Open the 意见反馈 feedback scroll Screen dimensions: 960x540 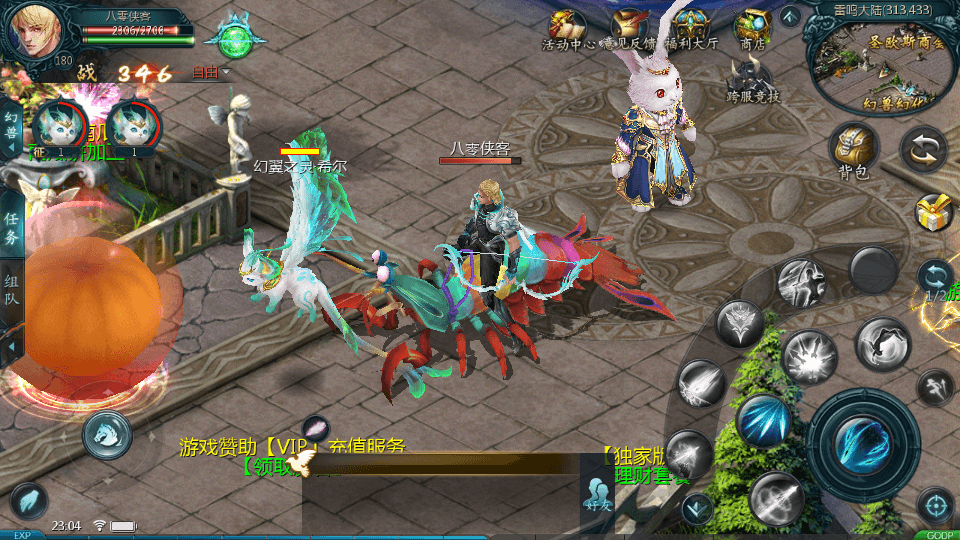629,29
